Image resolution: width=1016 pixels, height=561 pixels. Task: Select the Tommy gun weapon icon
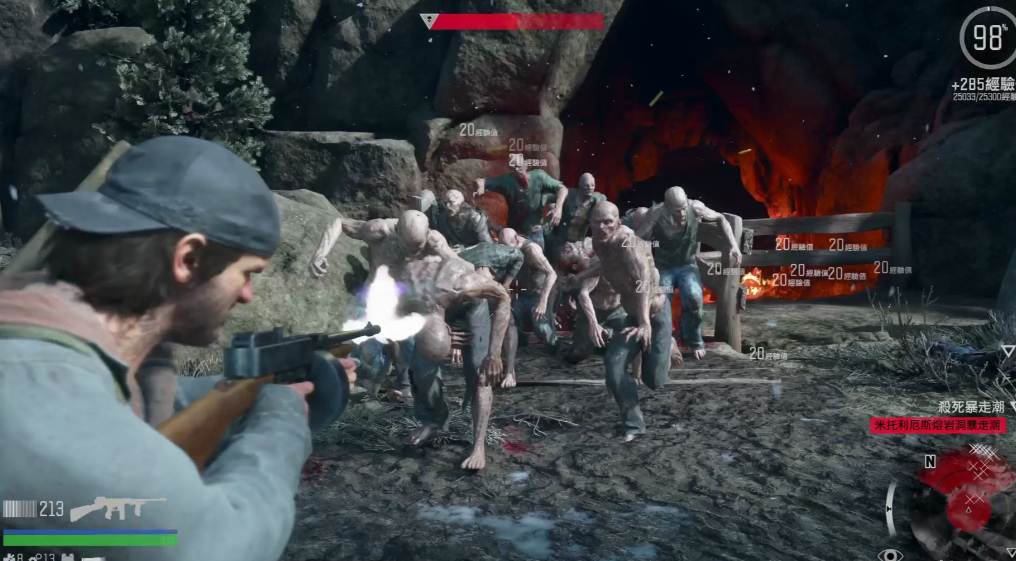click(x=117, y=508)
